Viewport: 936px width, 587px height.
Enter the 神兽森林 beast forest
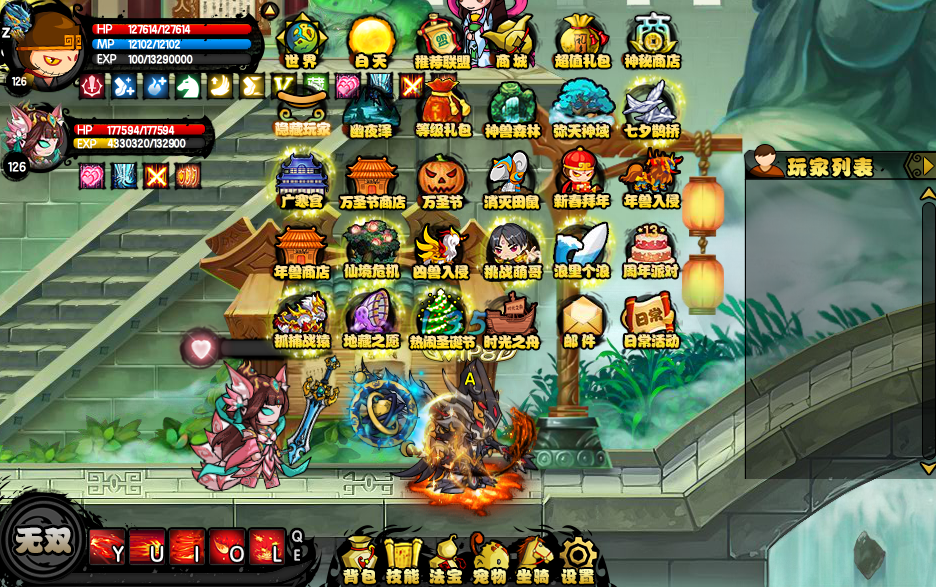[512, 108]
